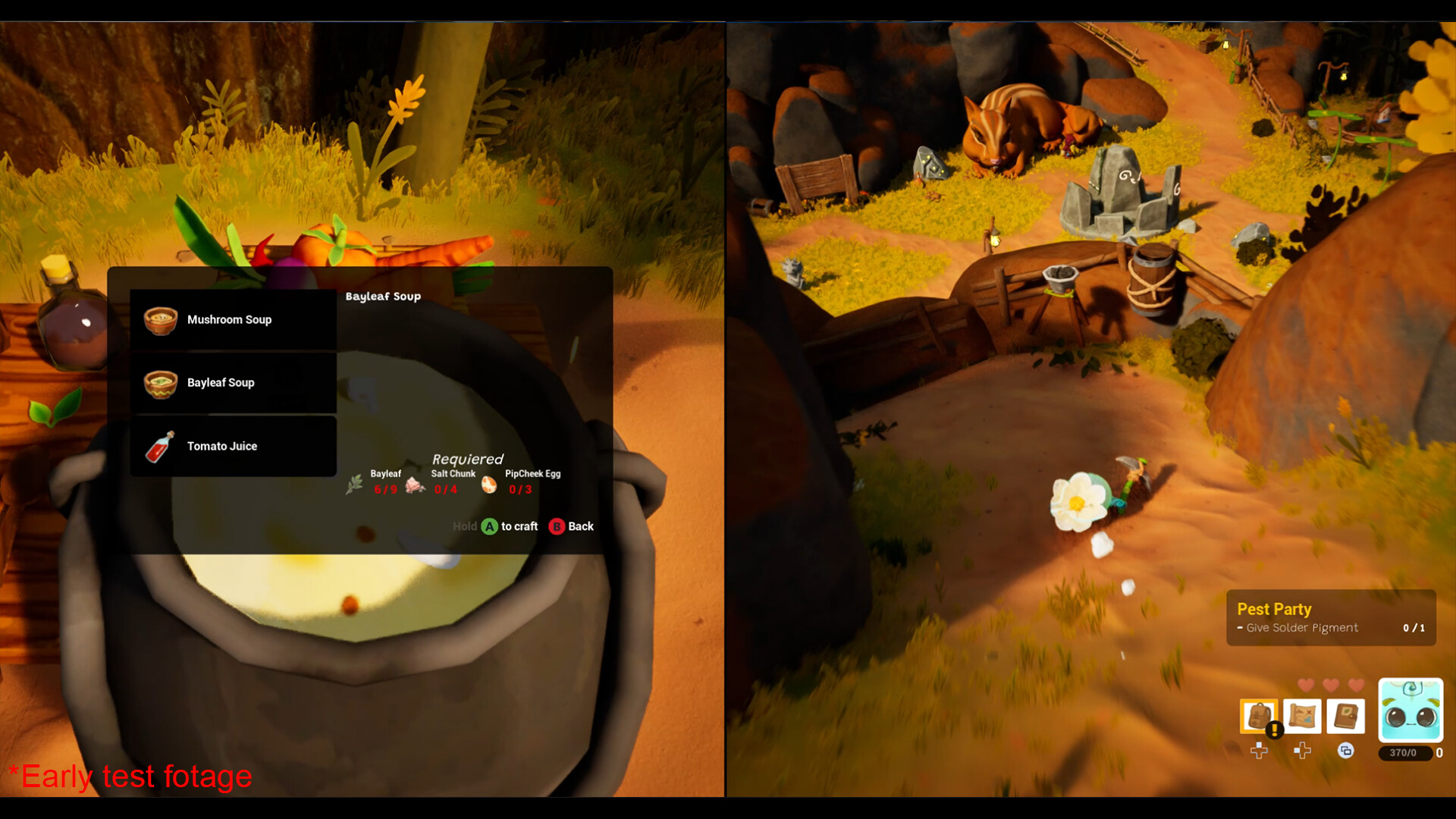Open the journal
This screenshot has width=1456, height=819.
1346,716
